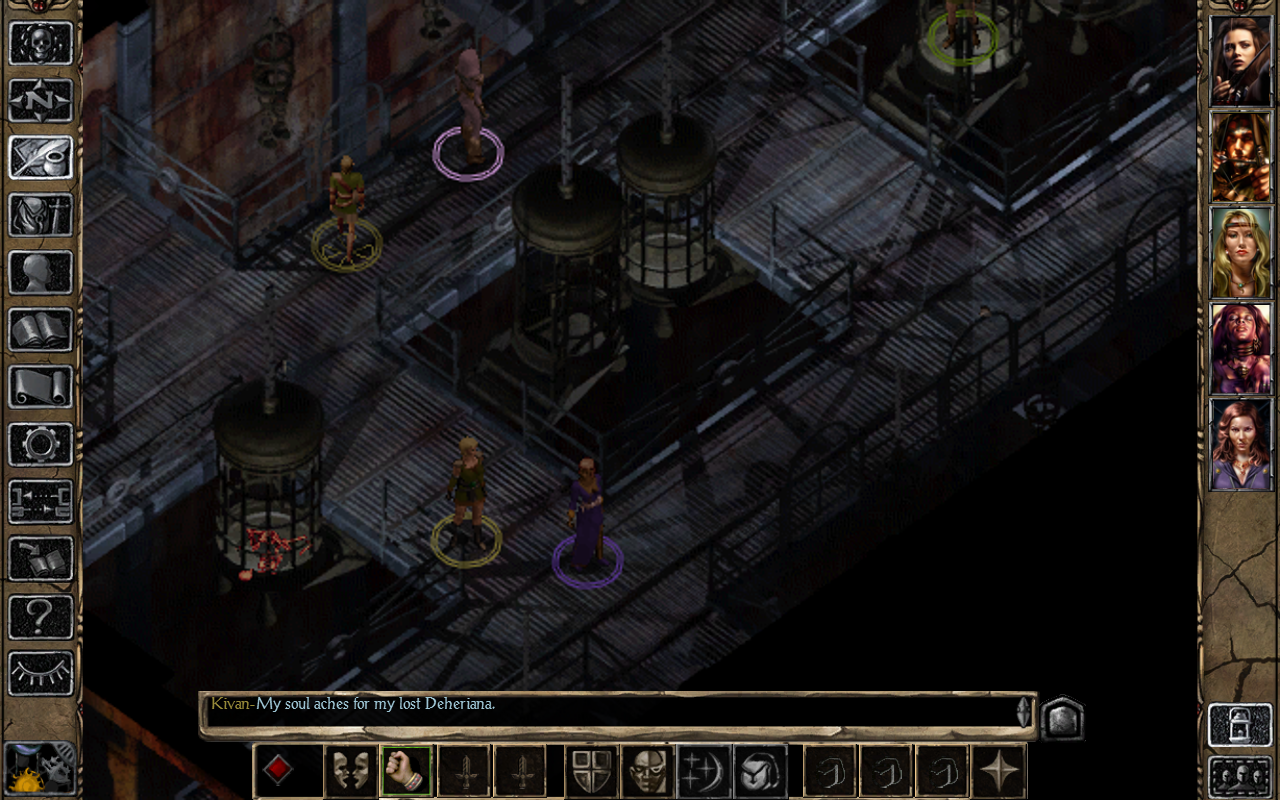Select the purple-clad dark-skinned woman's portrait
This screenshot has height=800, width=1280.
(1240, 348)
